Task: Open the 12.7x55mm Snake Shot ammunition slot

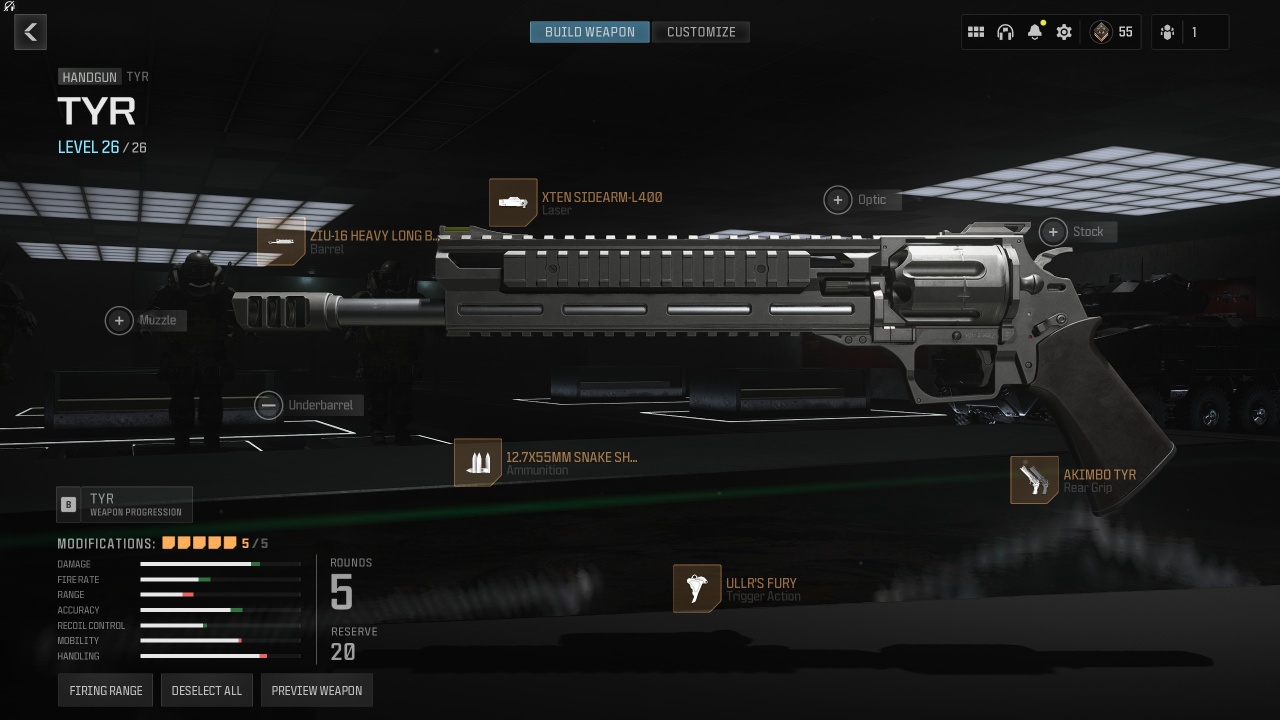Action: pyautogui.click(x=478, y=463)
